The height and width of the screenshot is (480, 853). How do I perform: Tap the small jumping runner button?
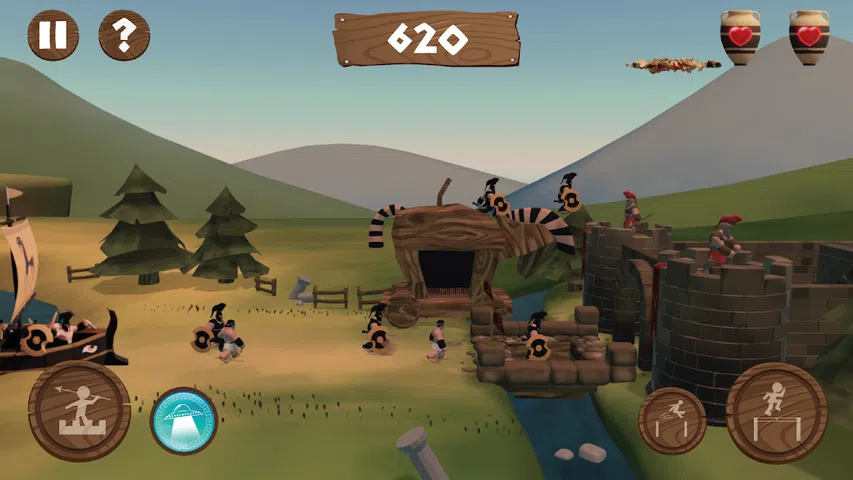(x=672, y=420)
